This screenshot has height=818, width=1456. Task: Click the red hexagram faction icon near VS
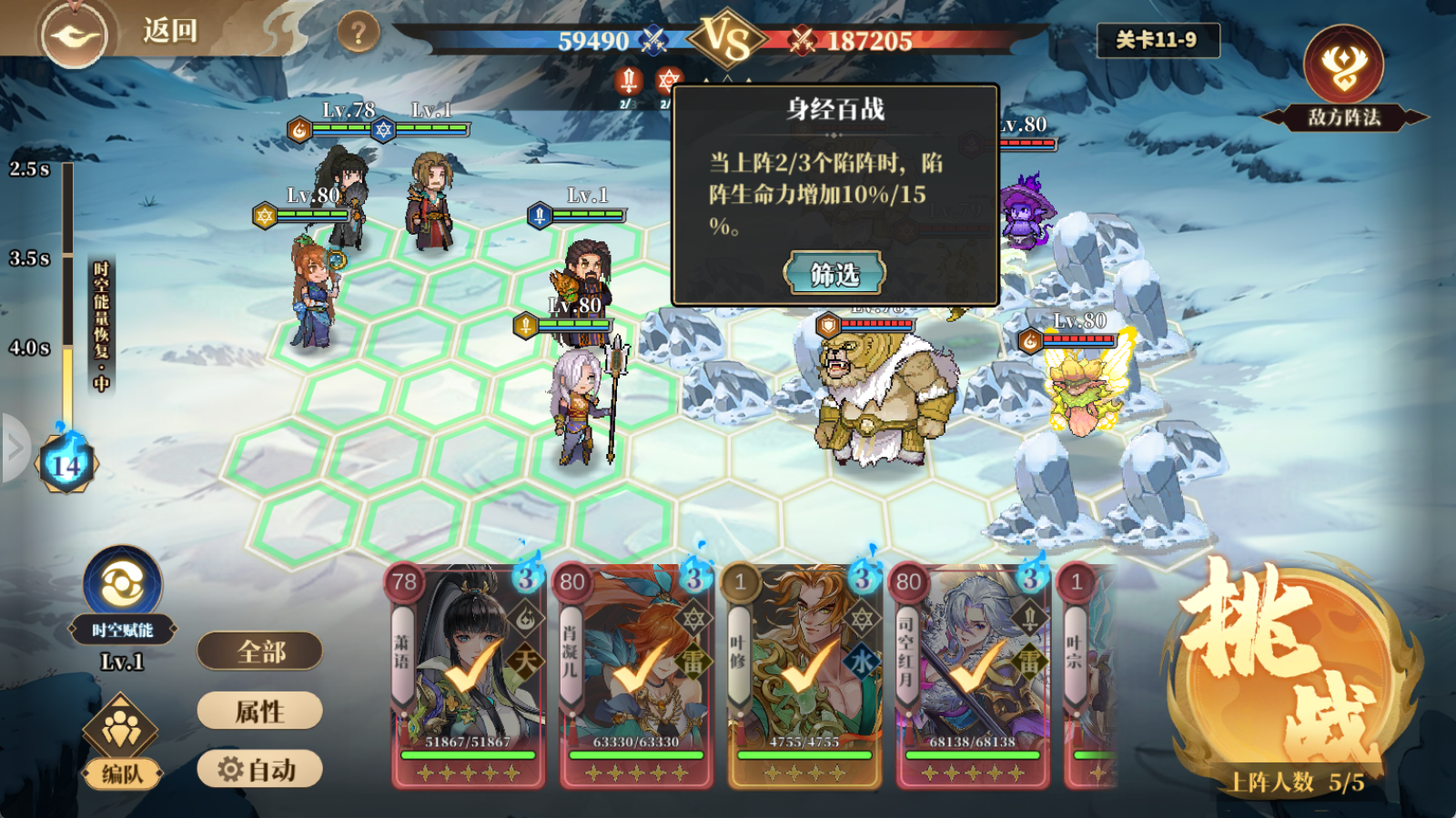667,80
